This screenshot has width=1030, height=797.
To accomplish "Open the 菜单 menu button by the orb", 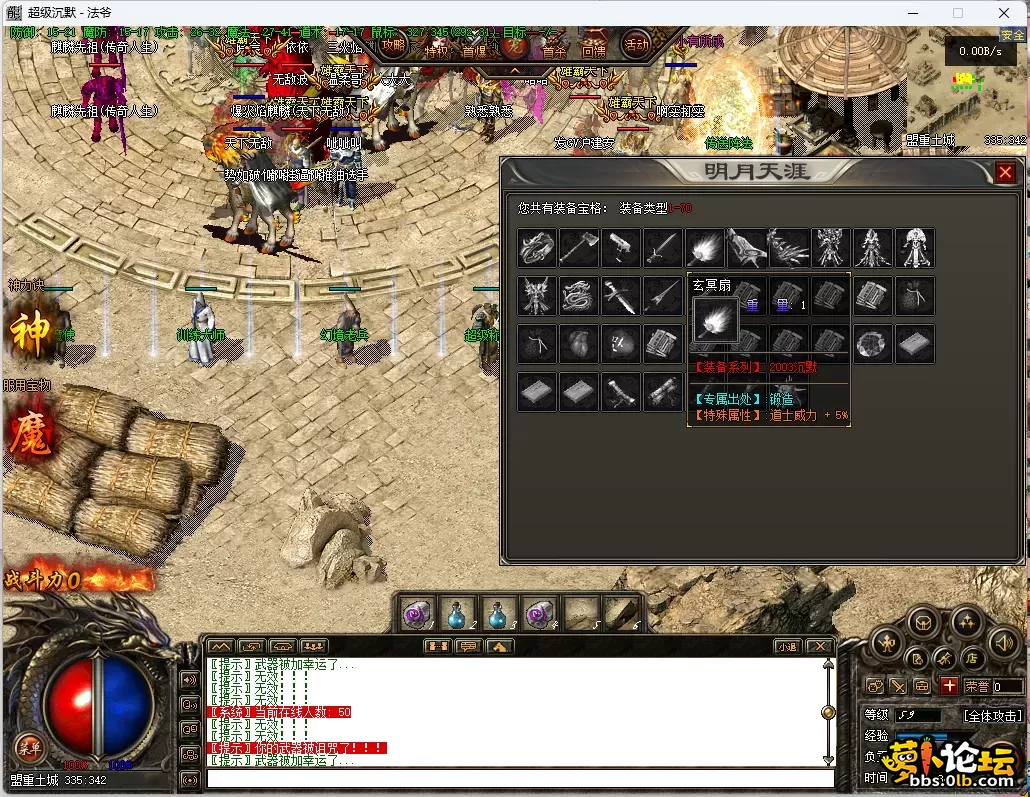I will (28, 746).
